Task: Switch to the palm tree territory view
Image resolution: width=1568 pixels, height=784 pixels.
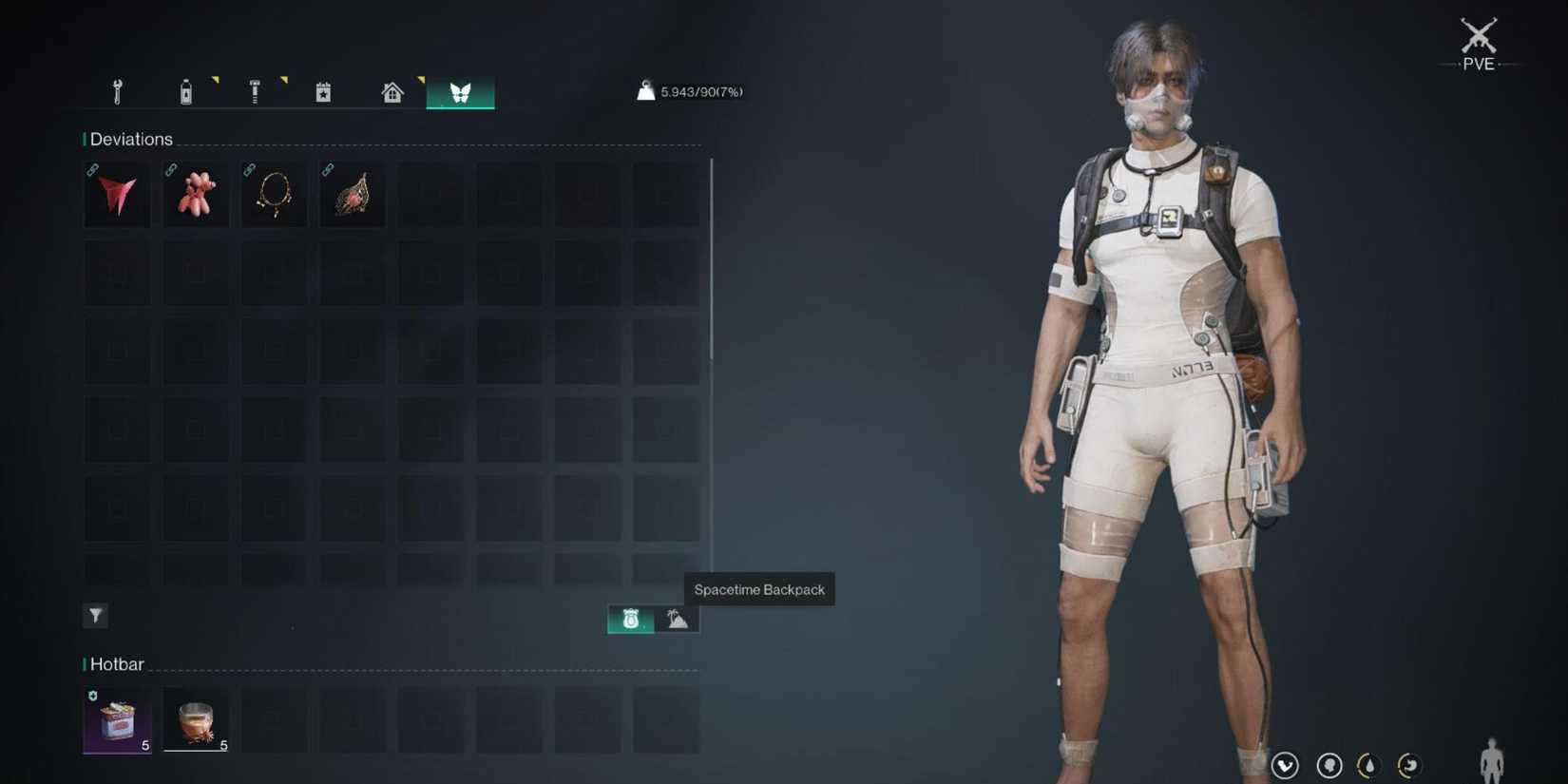Action: 676,619
